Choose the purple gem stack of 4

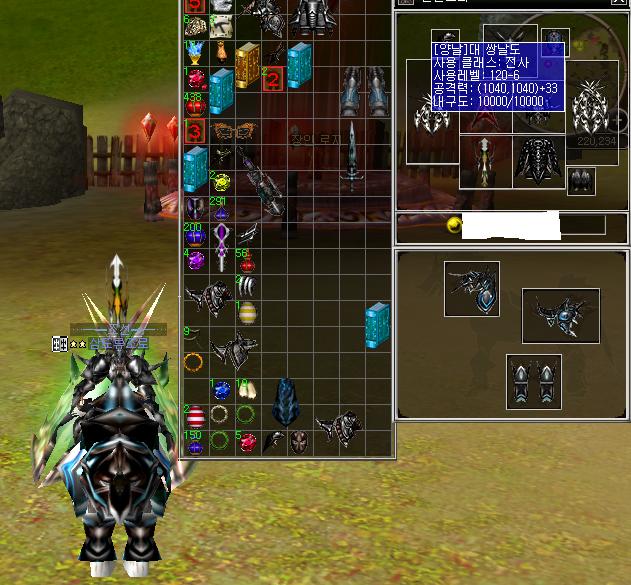click(194, 261)
